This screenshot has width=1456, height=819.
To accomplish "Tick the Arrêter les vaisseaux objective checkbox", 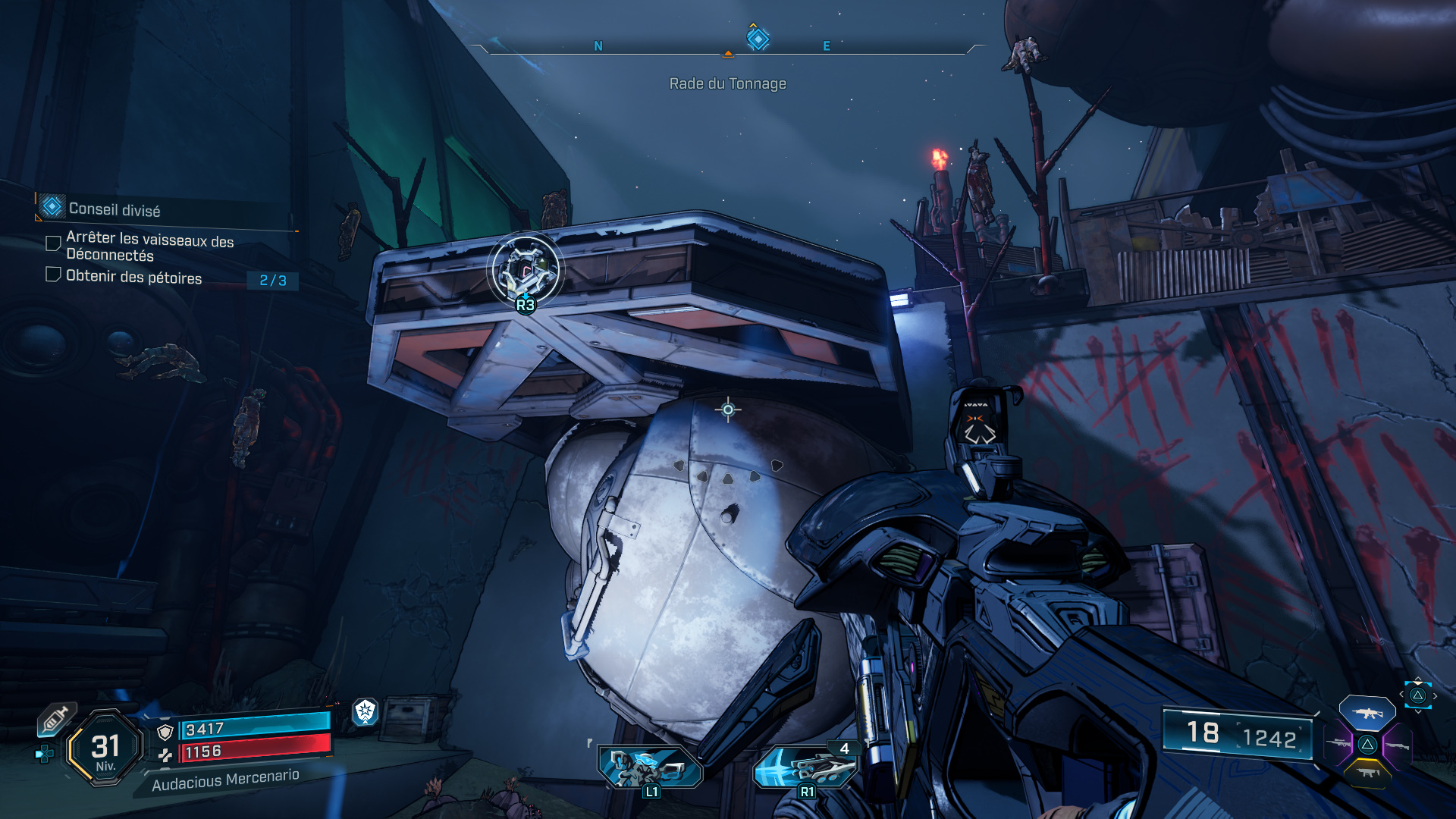I will (53, 243).
